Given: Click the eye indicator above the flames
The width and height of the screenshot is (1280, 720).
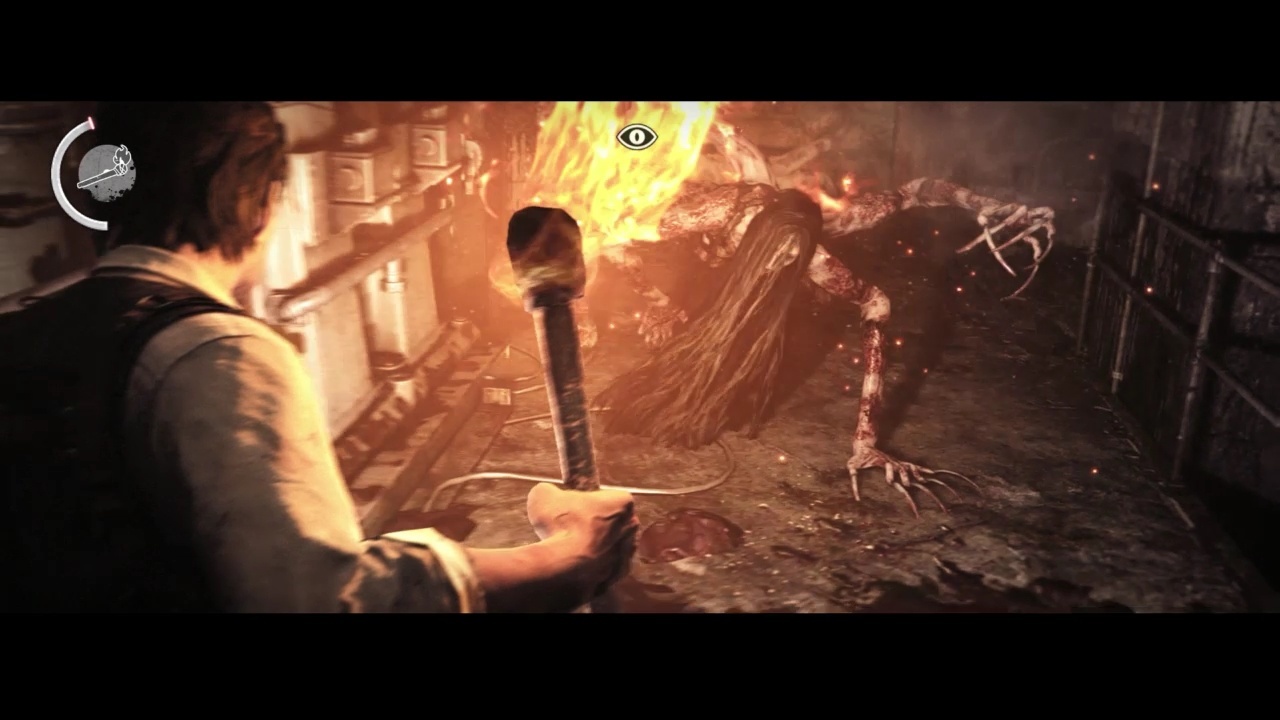Looking at the screenshot, I should pos(636,138).
